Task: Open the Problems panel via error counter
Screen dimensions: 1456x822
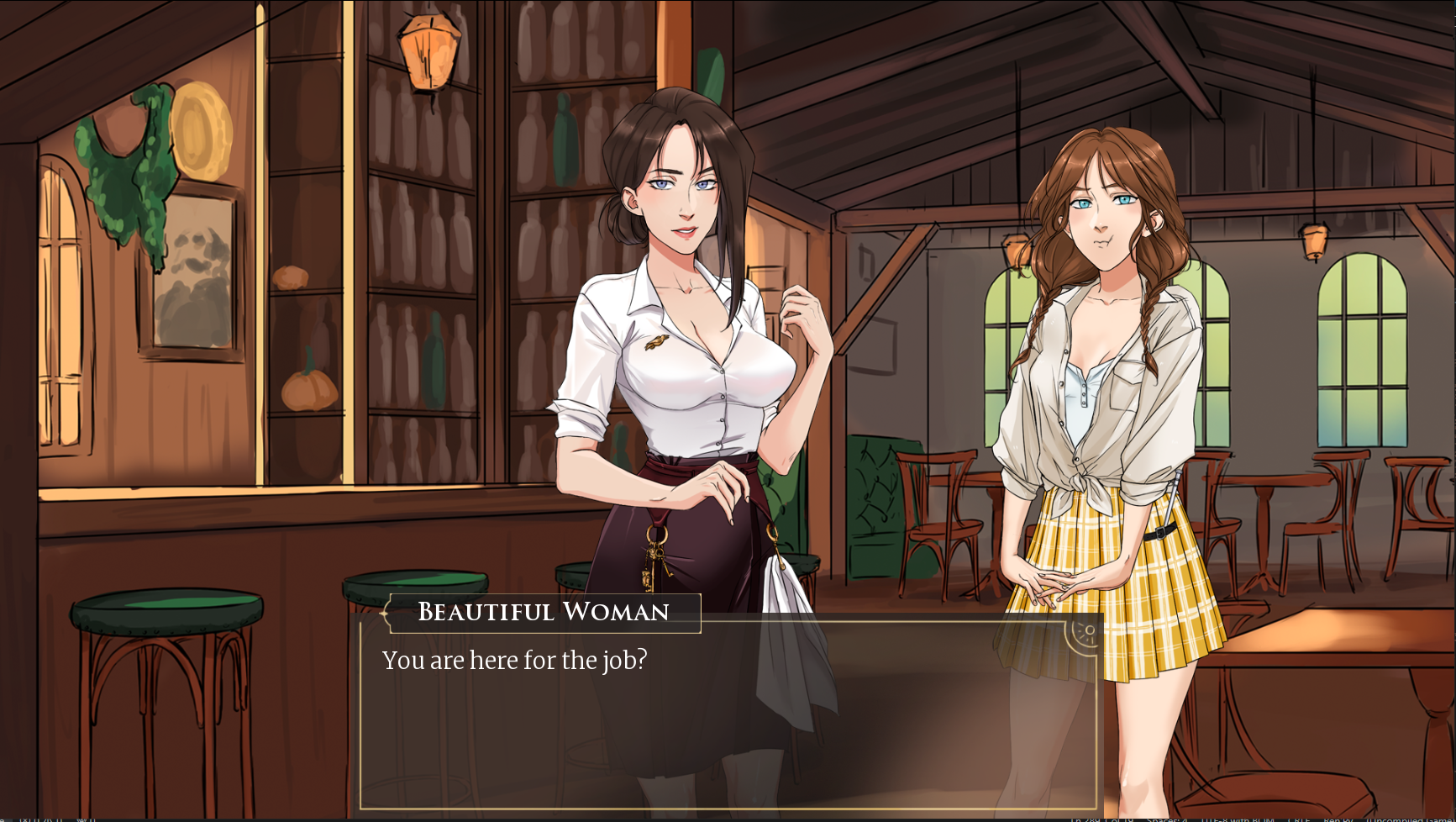Action: tap(27, 819)
